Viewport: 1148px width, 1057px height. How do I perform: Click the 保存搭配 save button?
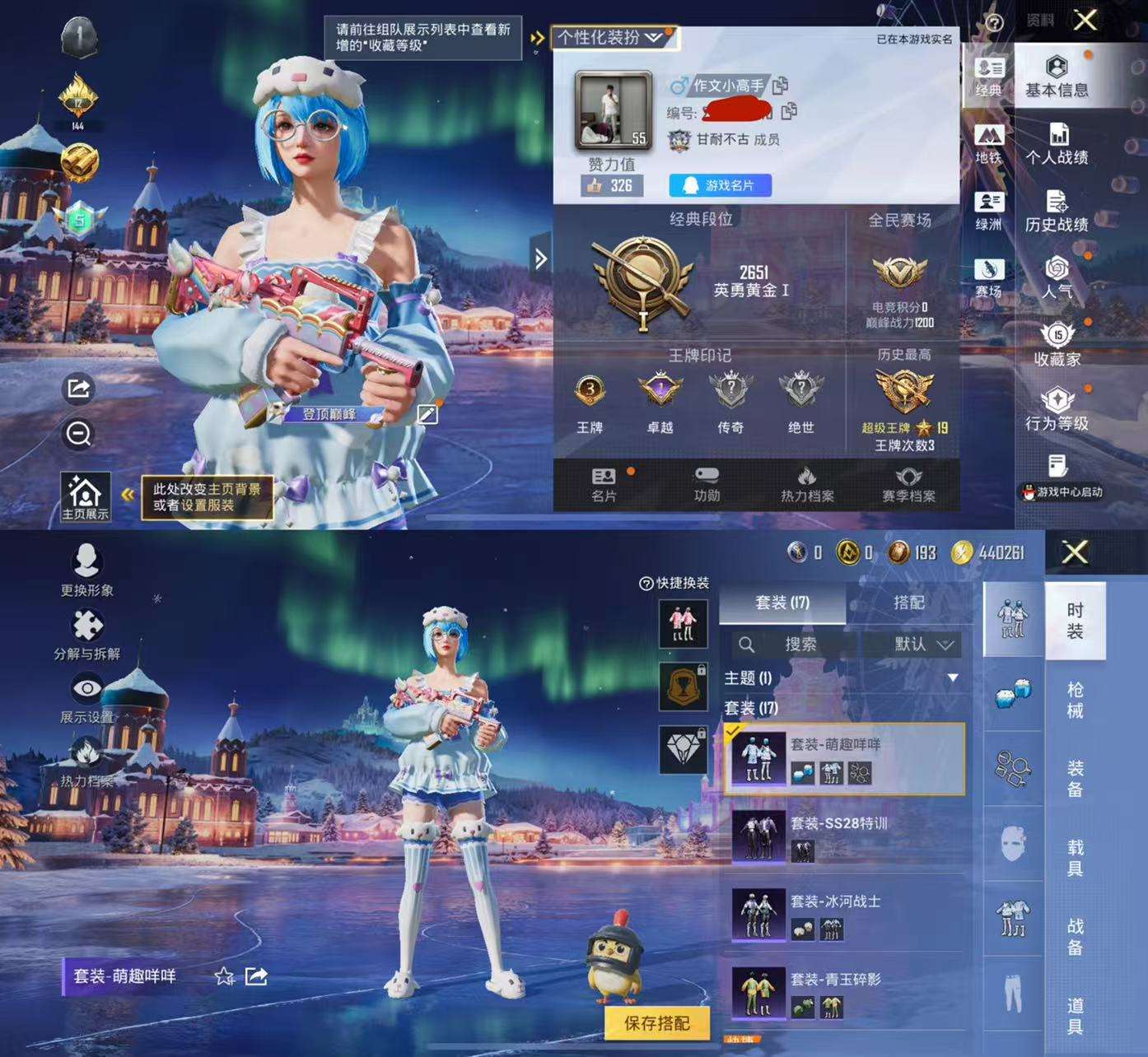coord(659,1023)
